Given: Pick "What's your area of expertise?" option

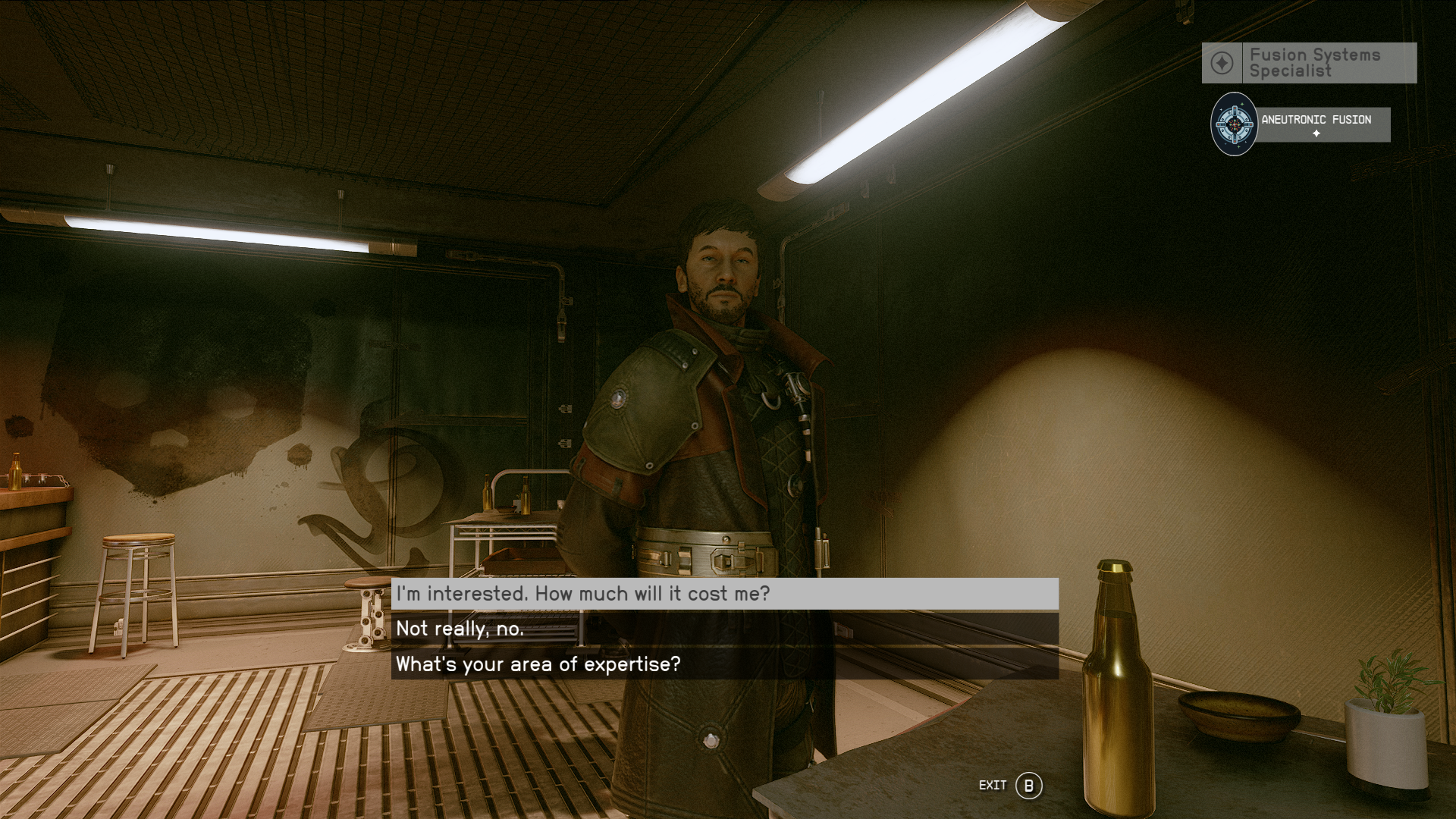Looking at the screenshot, I should point(537,664).
